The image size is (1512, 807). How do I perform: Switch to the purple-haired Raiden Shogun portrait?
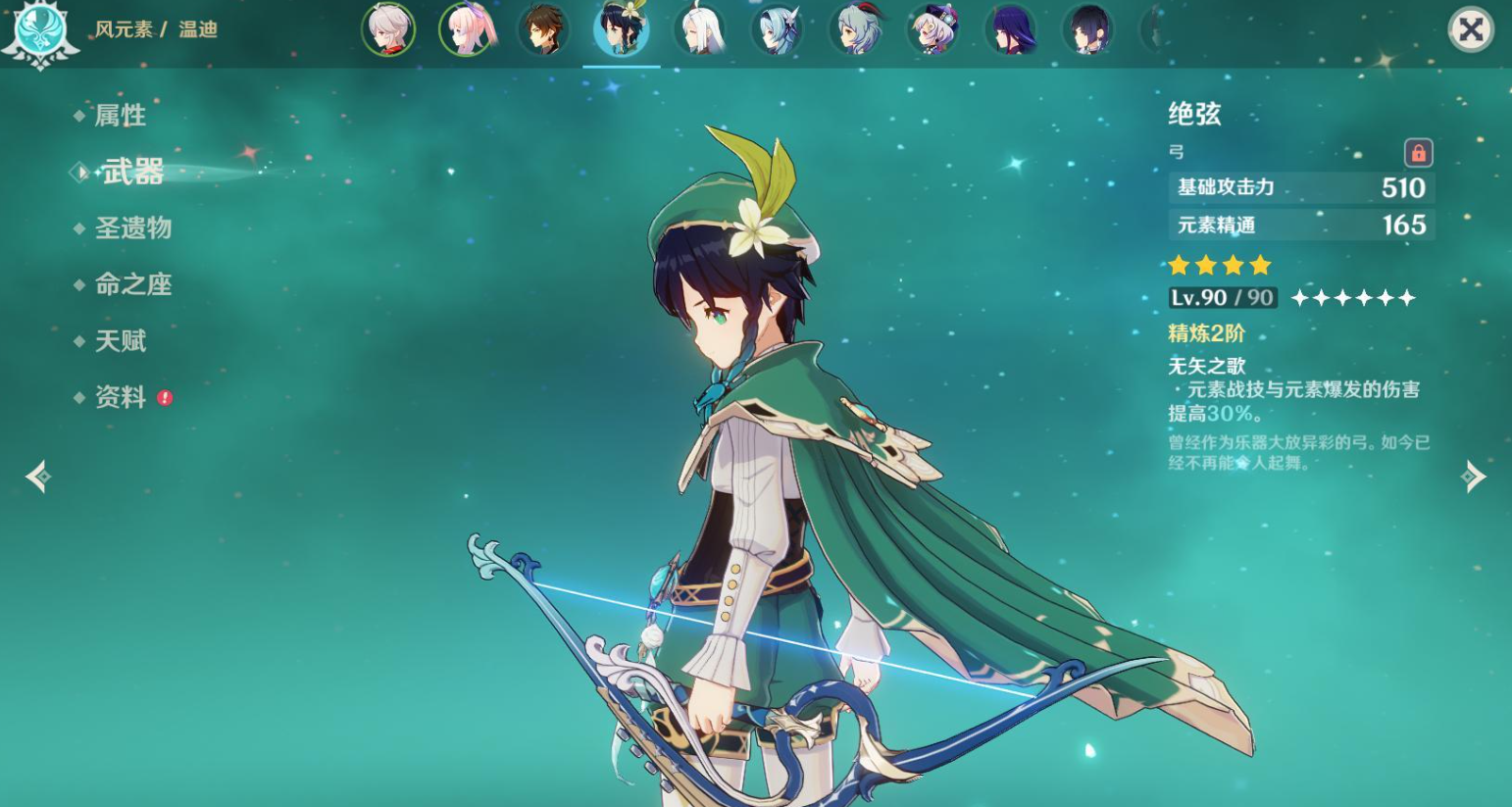[1011, 29]
